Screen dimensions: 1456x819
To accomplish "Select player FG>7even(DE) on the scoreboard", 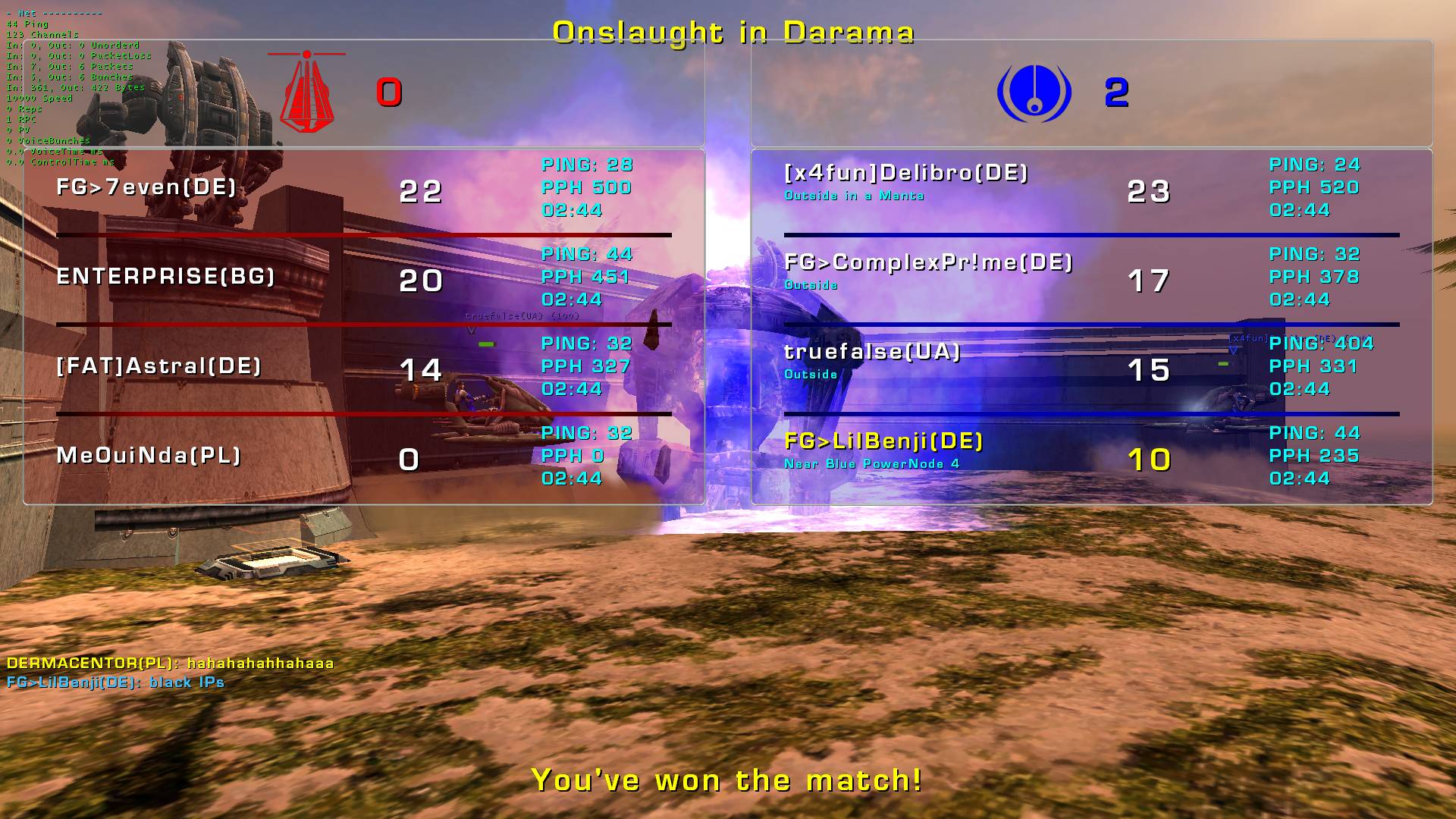I will (x=146, y=187).
